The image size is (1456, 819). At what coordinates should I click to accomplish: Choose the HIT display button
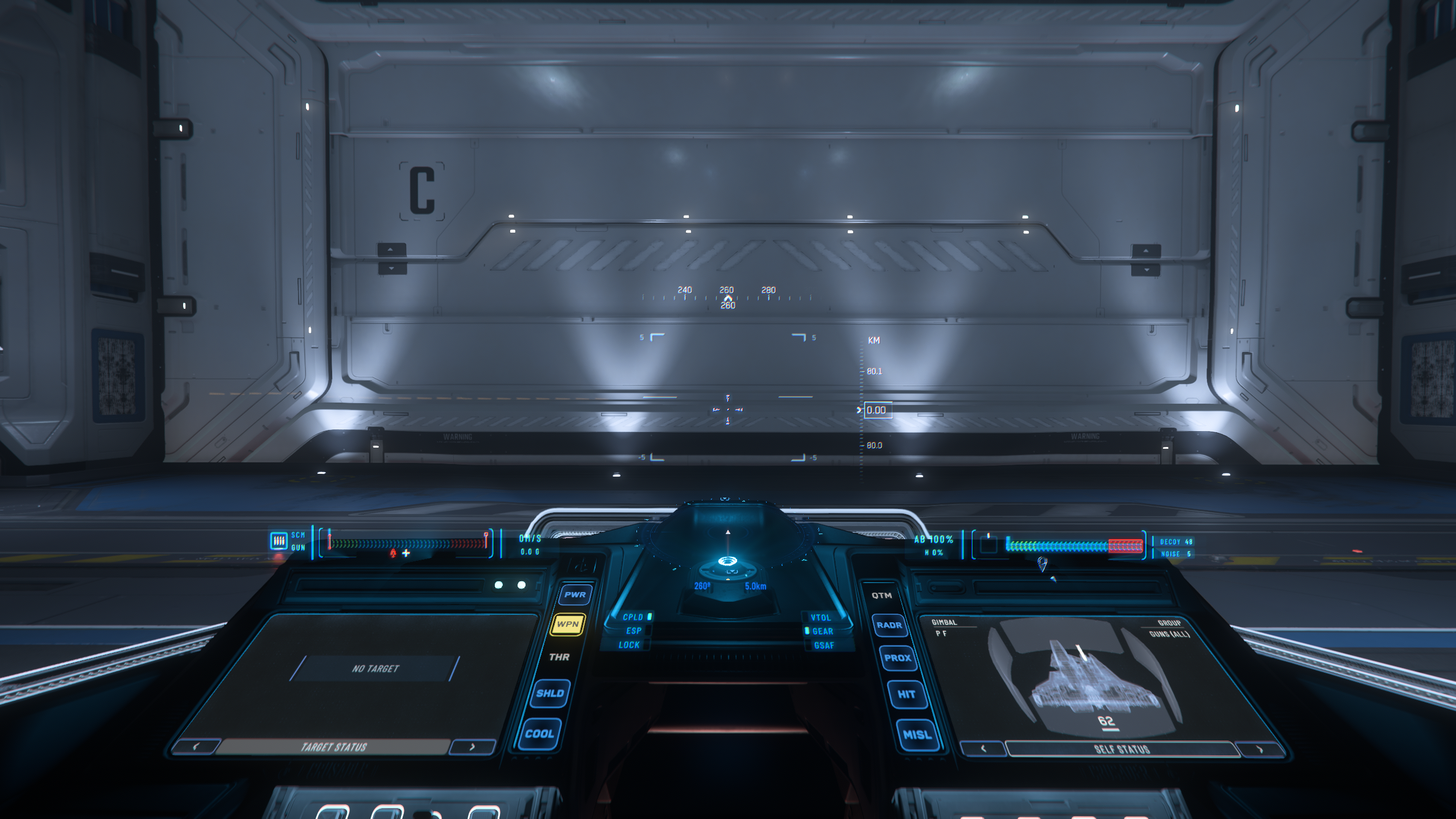tap(906, 694)
